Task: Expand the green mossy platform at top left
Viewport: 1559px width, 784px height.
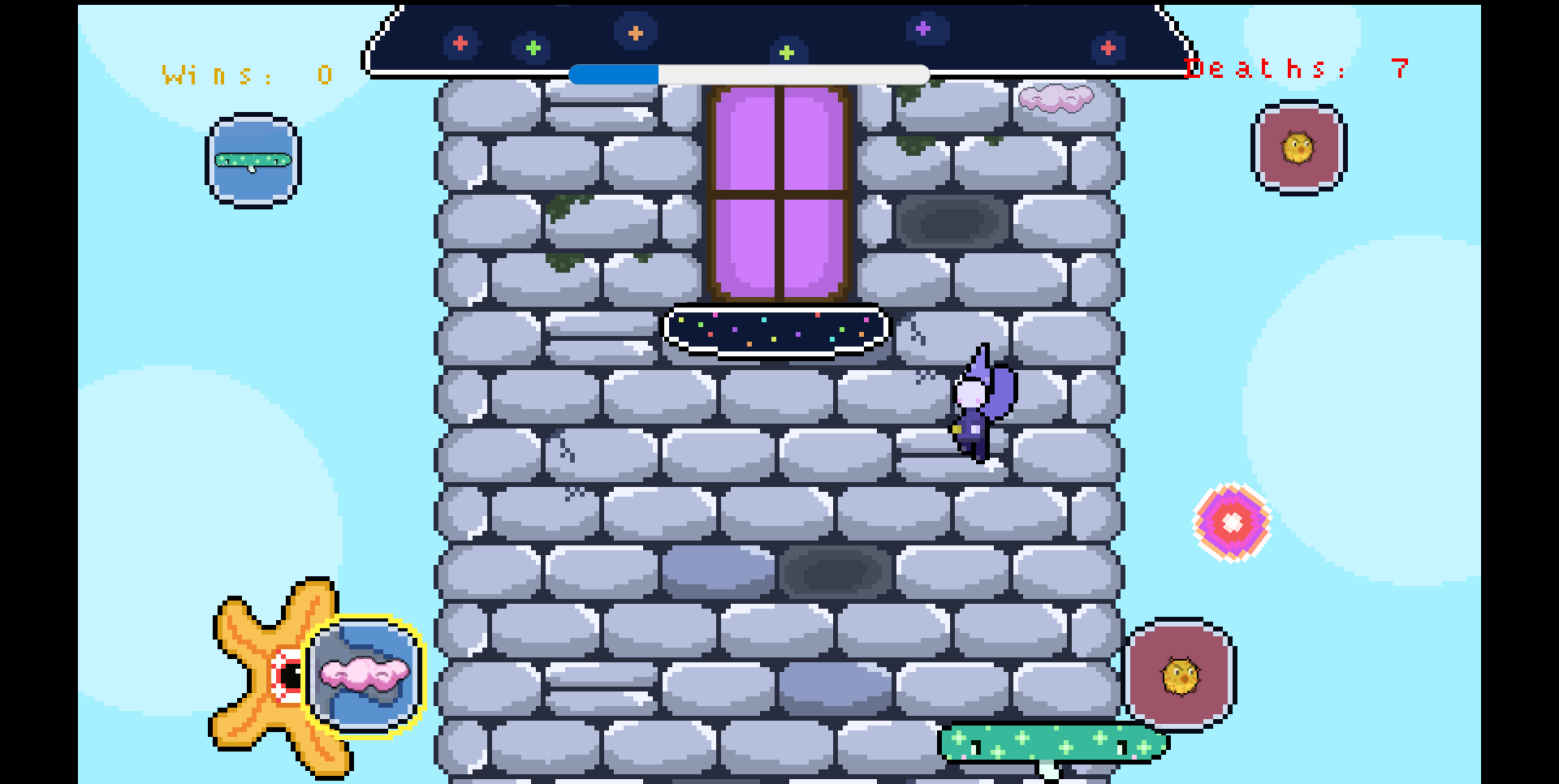Action: pyautogui.click(x=252, y=159)
